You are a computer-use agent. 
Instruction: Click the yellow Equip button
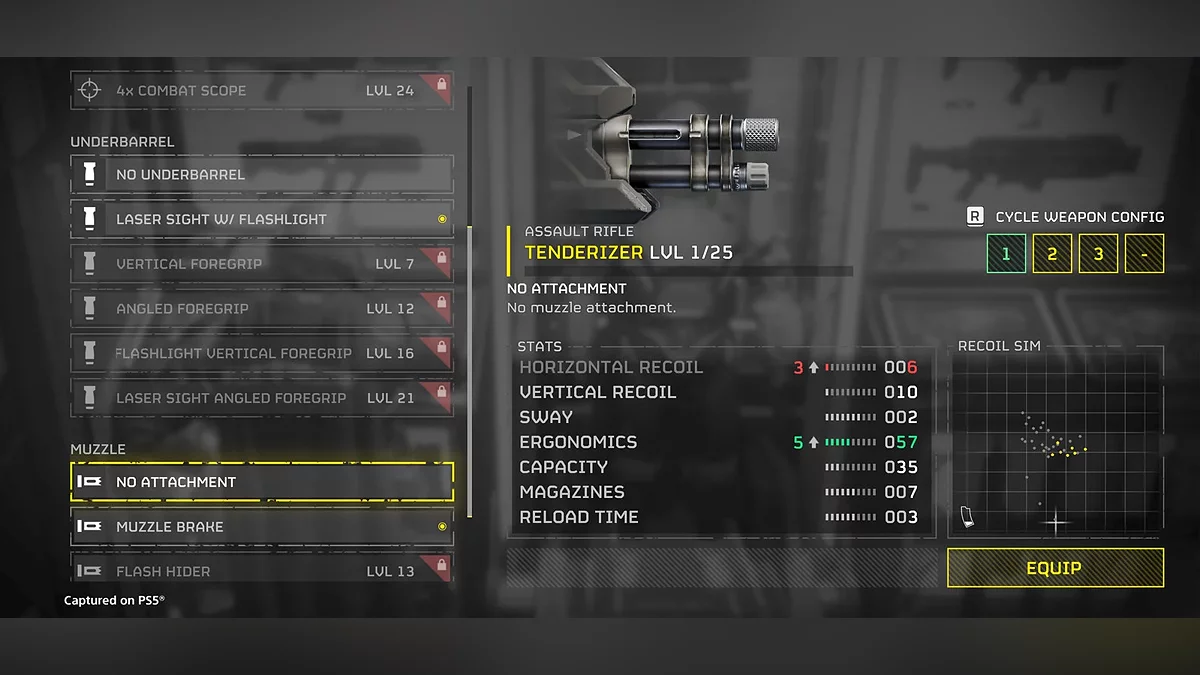[x=1055, y=568]
